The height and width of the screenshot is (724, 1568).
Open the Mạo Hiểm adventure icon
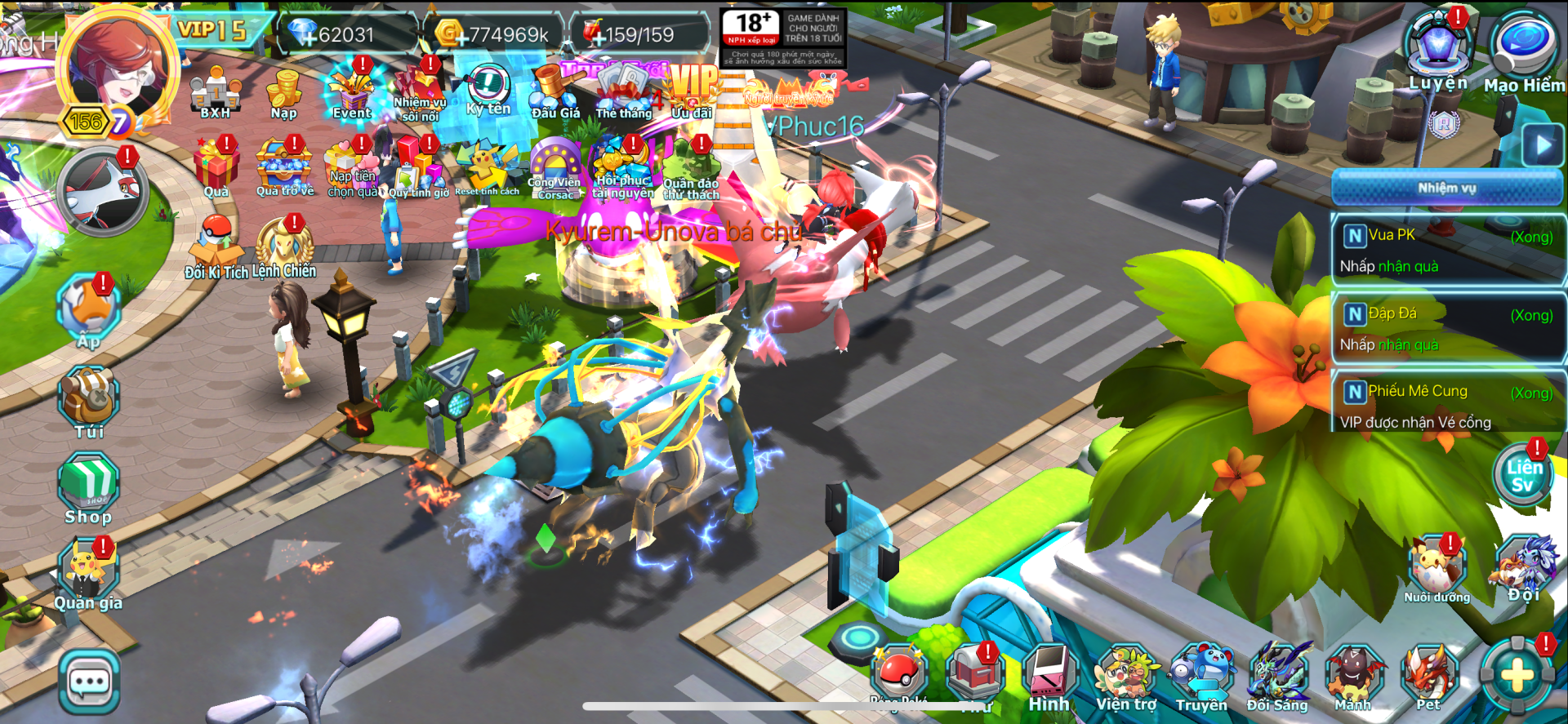coord(1523,49)
